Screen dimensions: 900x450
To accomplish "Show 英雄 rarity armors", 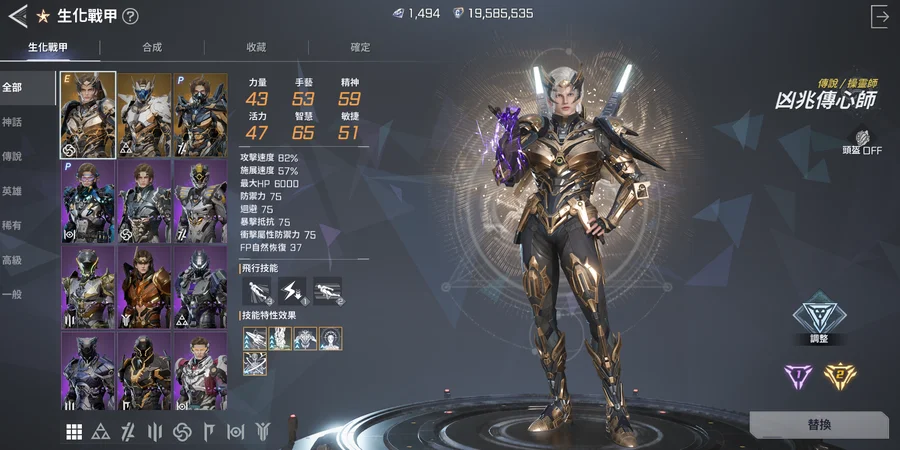I will coord(14,191).
